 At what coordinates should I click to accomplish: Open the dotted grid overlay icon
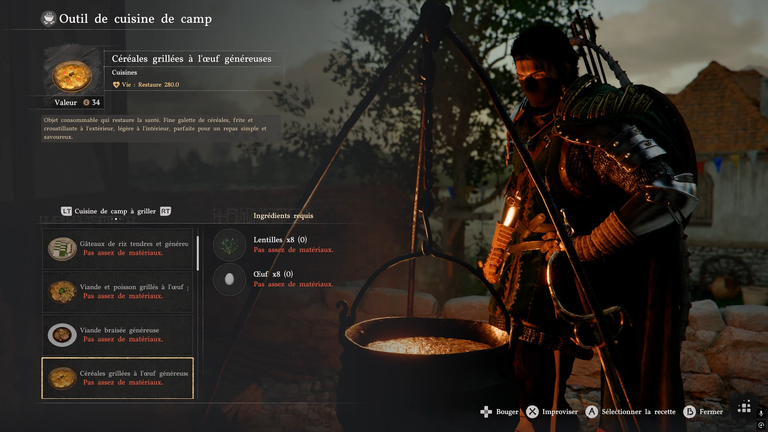pyautogui.click(x=745, y=406)
